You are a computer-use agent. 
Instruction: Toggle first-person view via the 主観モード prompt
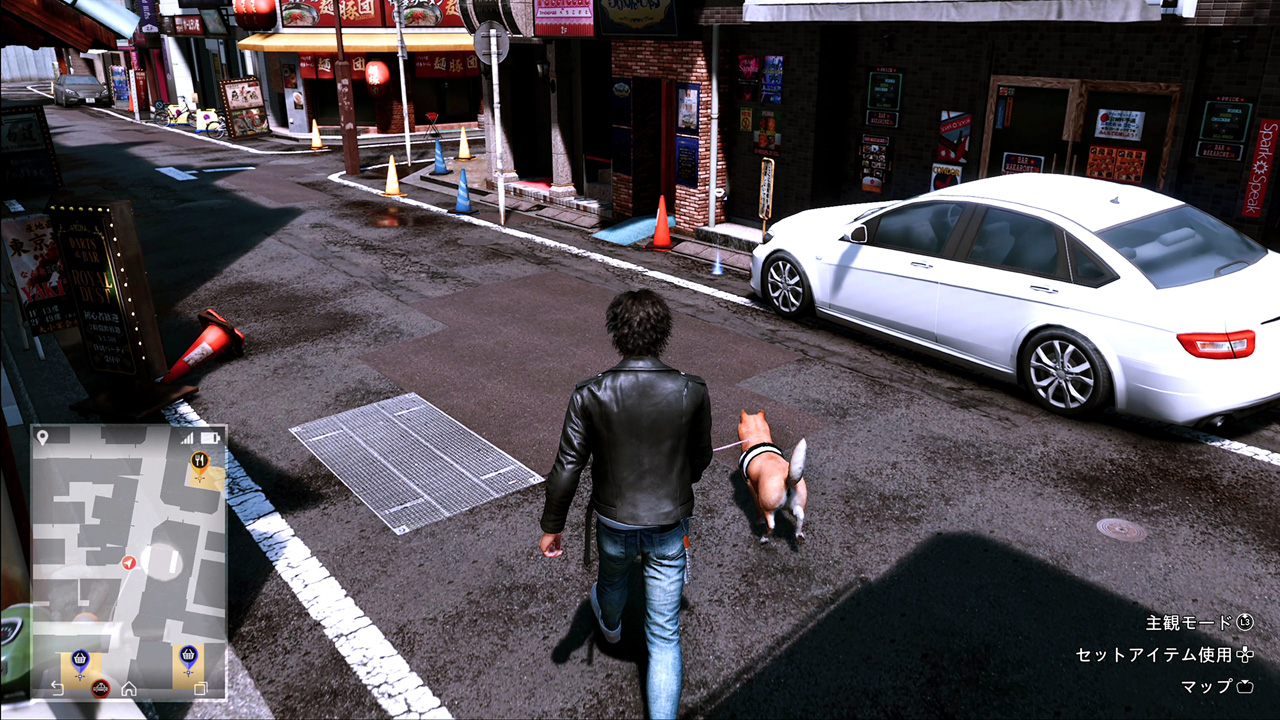[1190, 622]
